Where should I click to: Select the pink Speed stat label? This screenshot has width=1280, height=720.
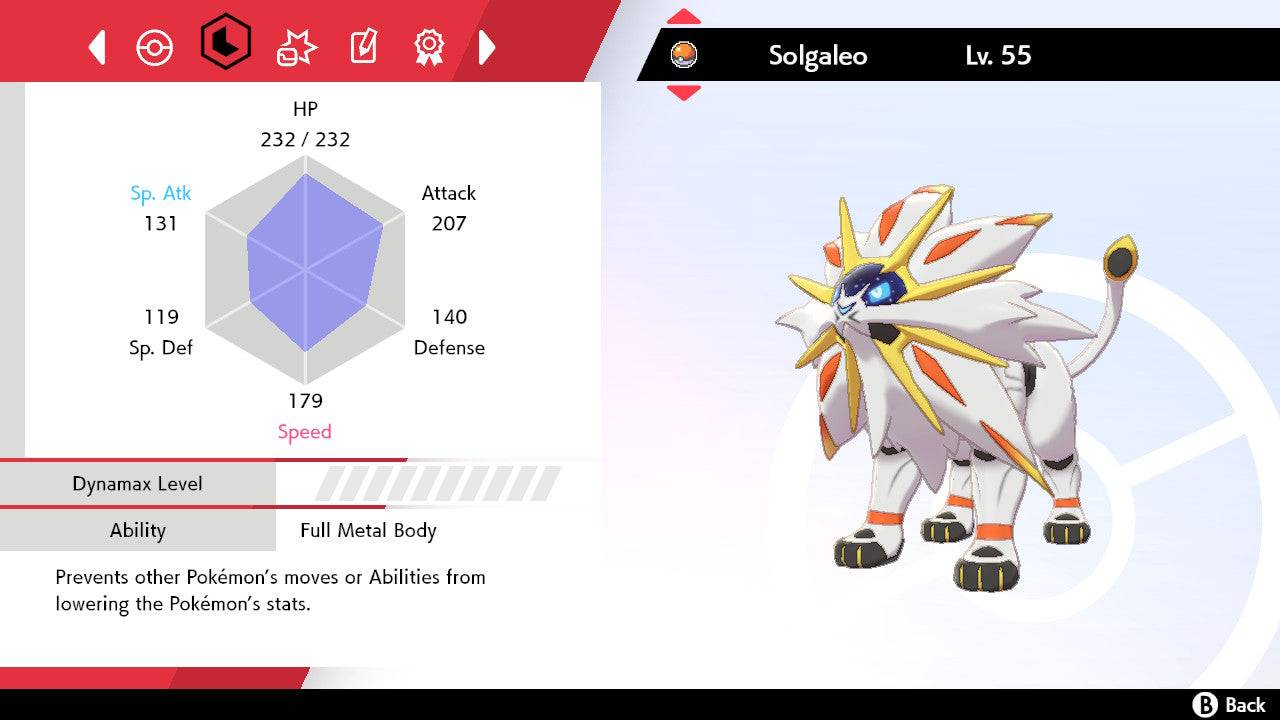tap(305, 431)
